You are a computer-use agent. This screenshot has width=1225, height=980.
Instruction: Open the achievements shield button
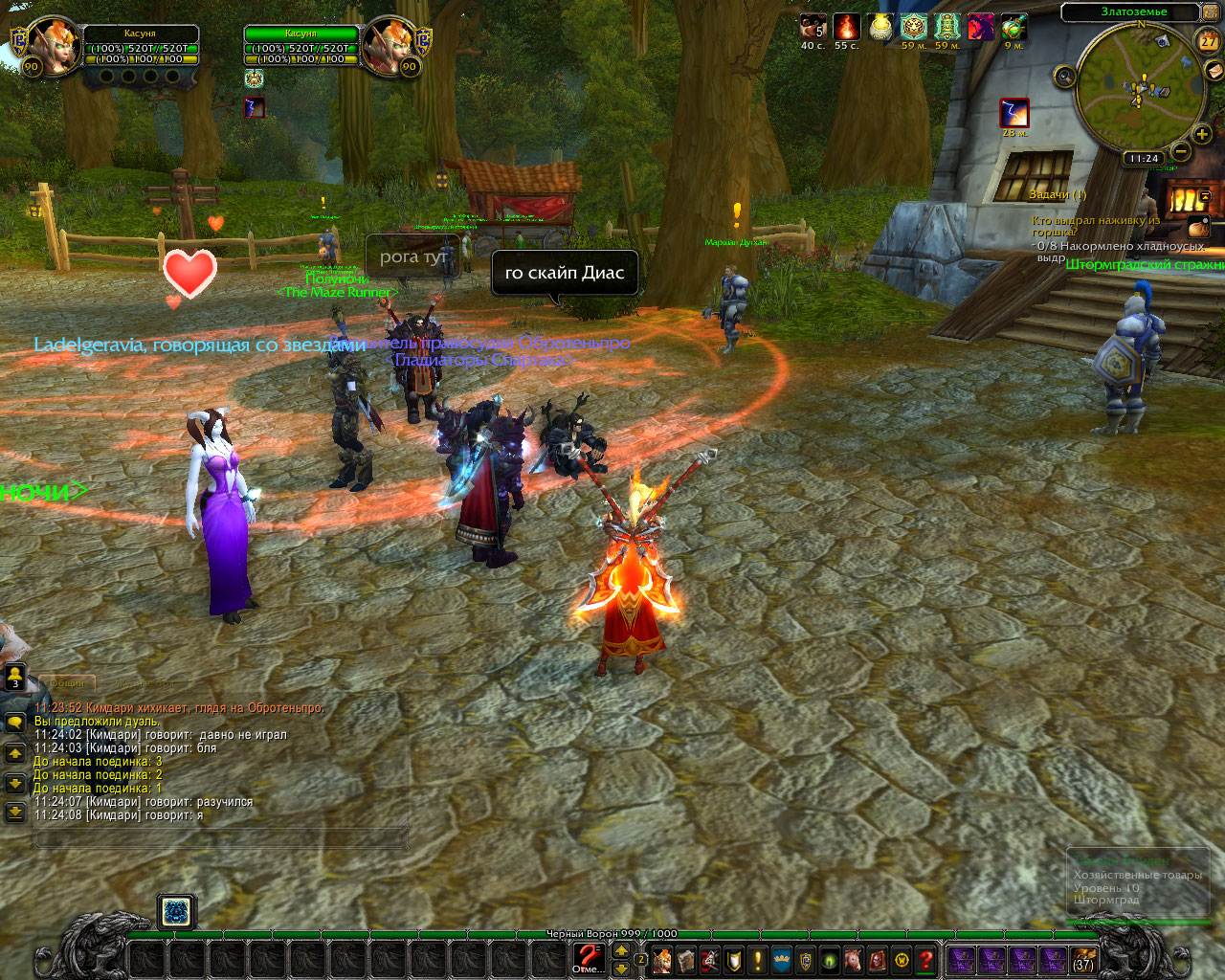(733, 959)
